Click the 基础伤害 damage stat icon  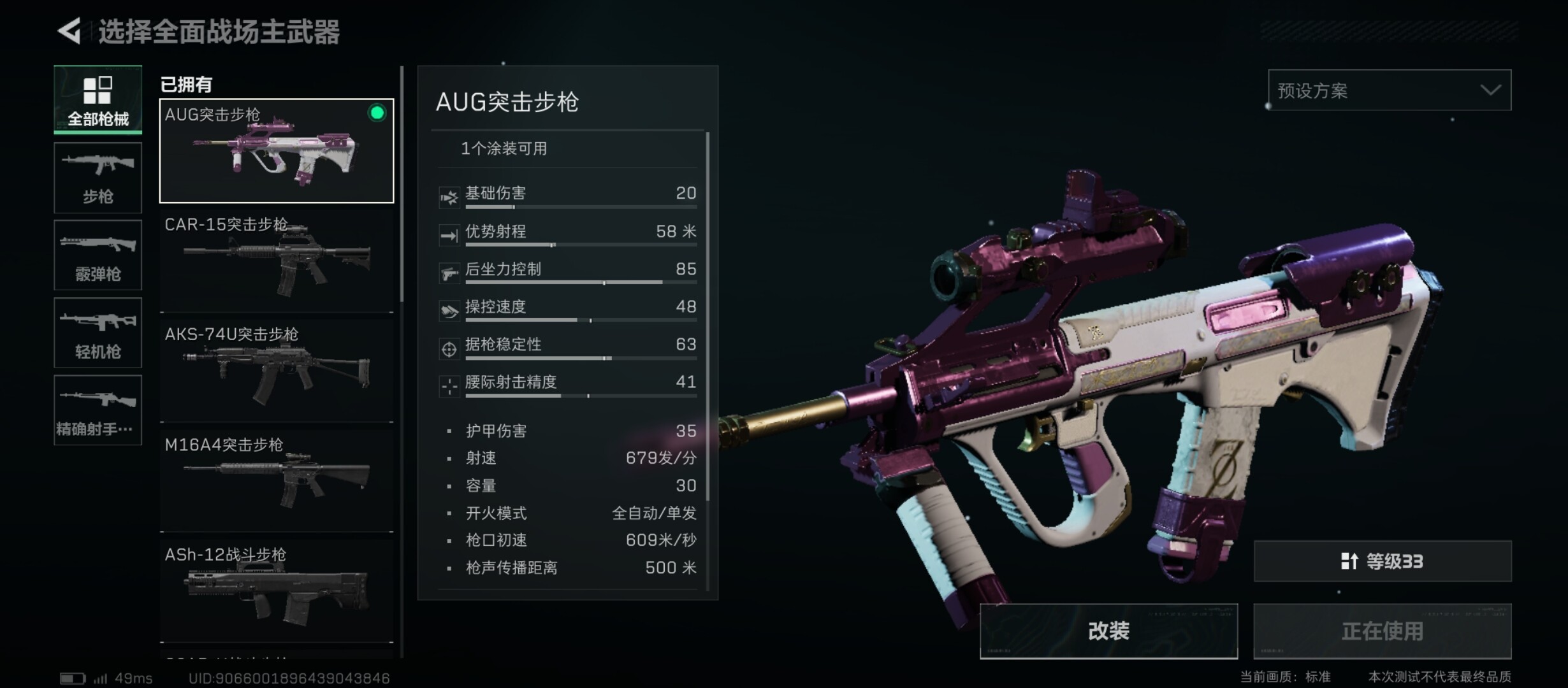(449, 196)
